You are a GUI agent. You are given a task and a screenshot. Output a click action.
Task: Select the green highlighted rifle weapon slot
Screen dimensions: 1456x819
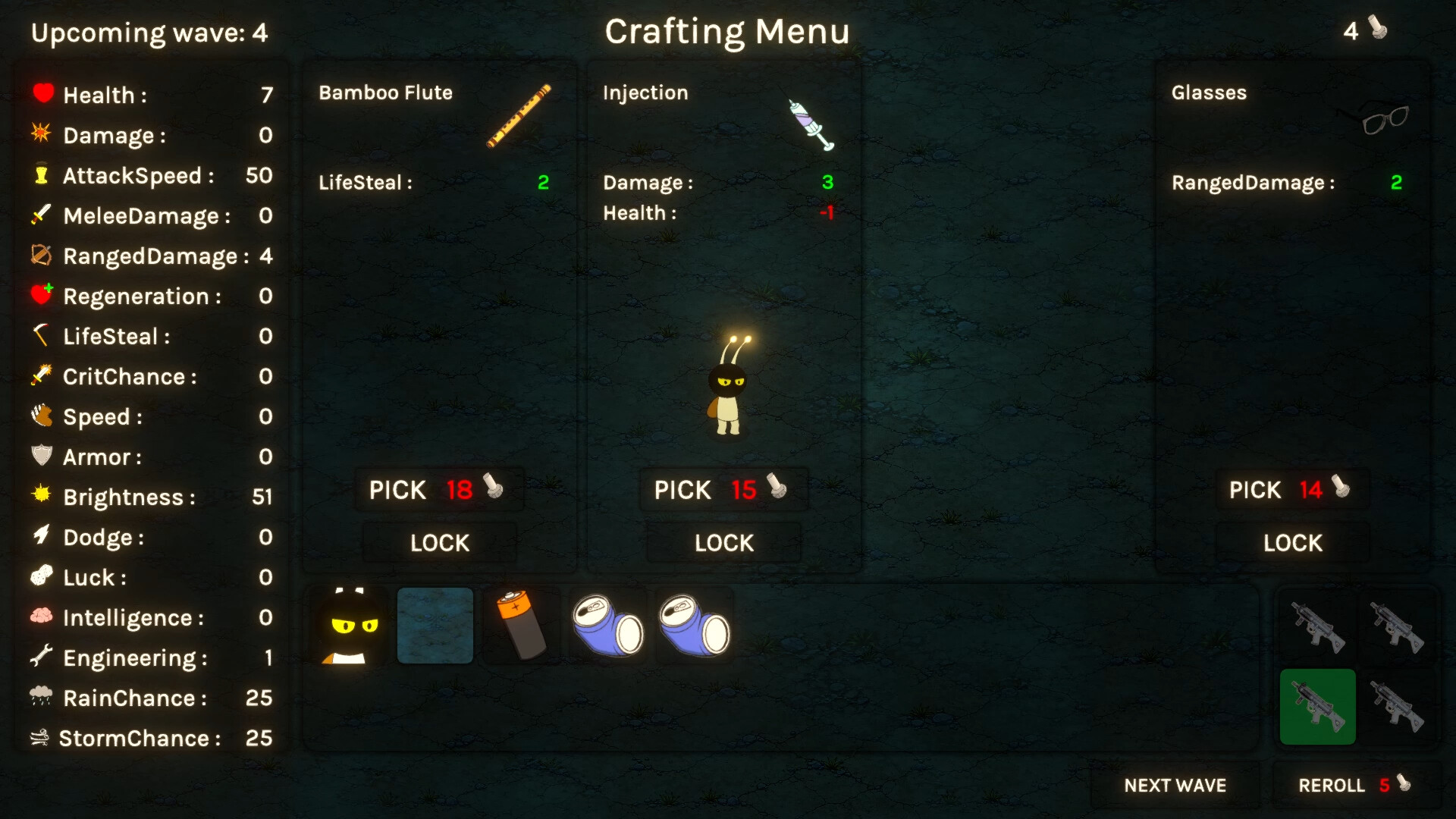pyautogui.click(x=1317, y=706)
